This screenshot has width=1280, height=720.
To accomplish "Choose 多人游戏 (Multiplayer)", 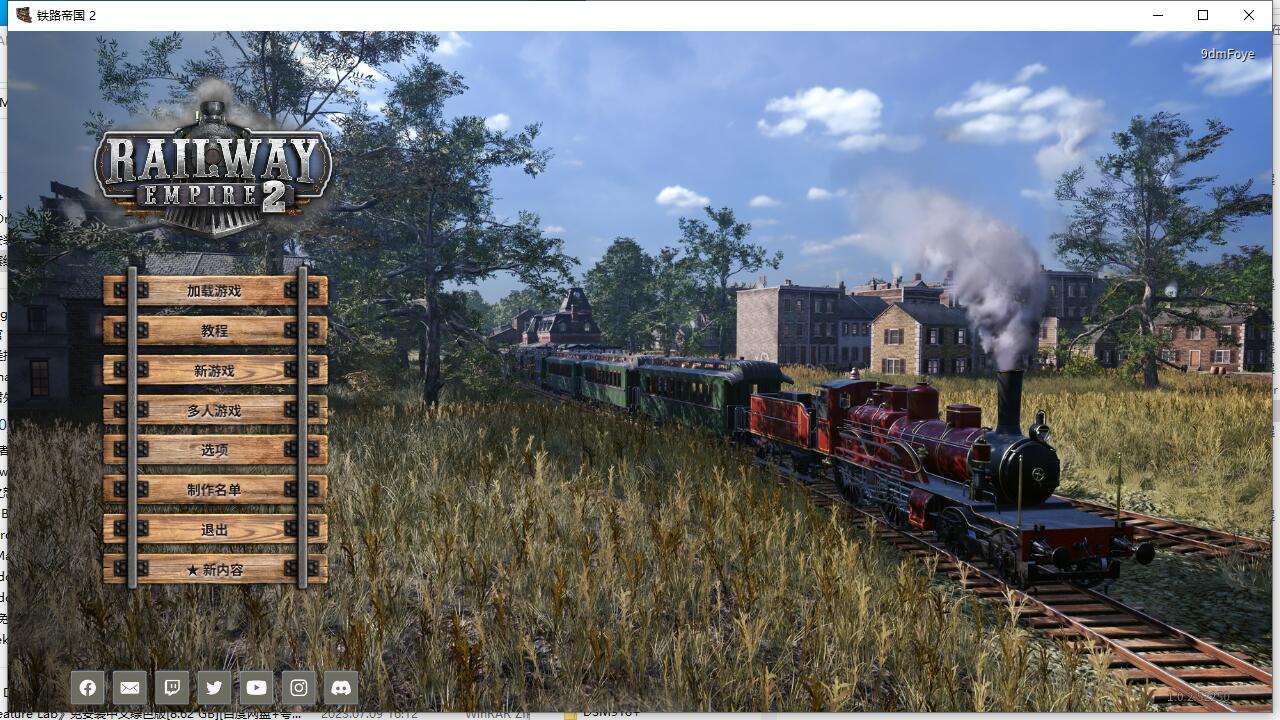I will pyautogui.click(x=215, y=411).
